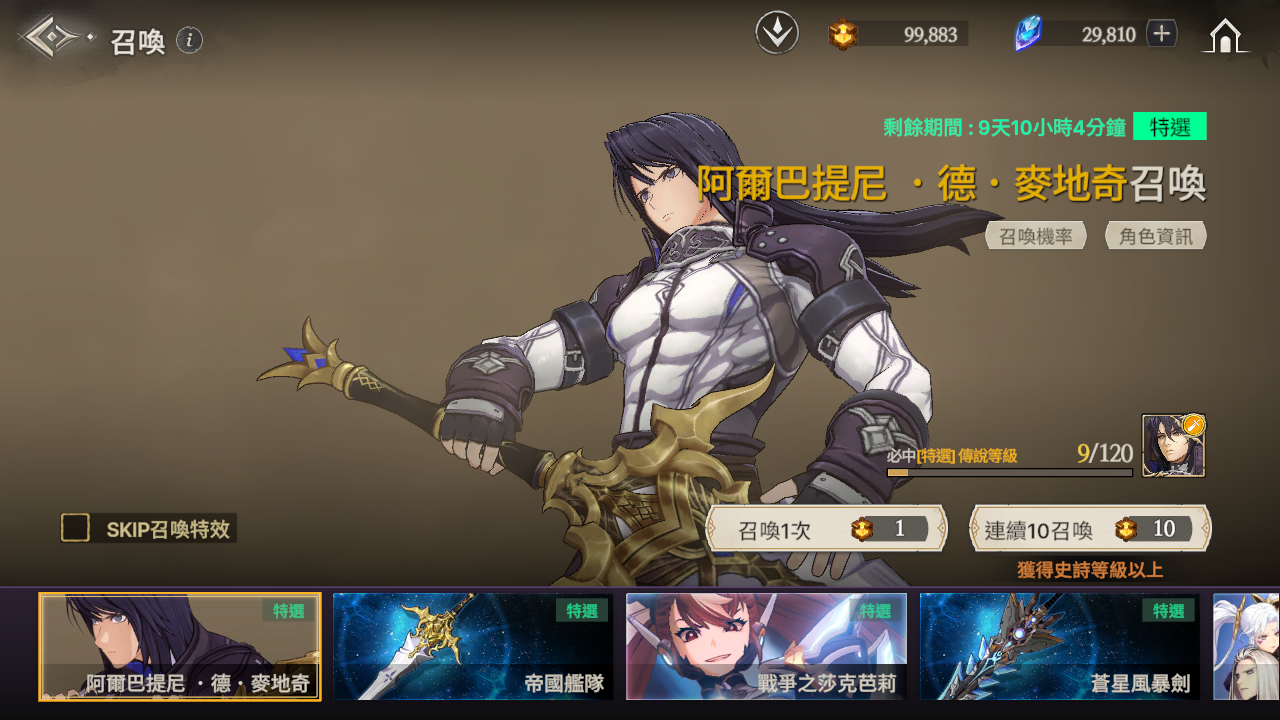Image resolution: width=1280 pixels, height=720 pixels.
Task: Select the 阿爾巴提尼・德・麥地奇 banner
Action: (180, 646)
